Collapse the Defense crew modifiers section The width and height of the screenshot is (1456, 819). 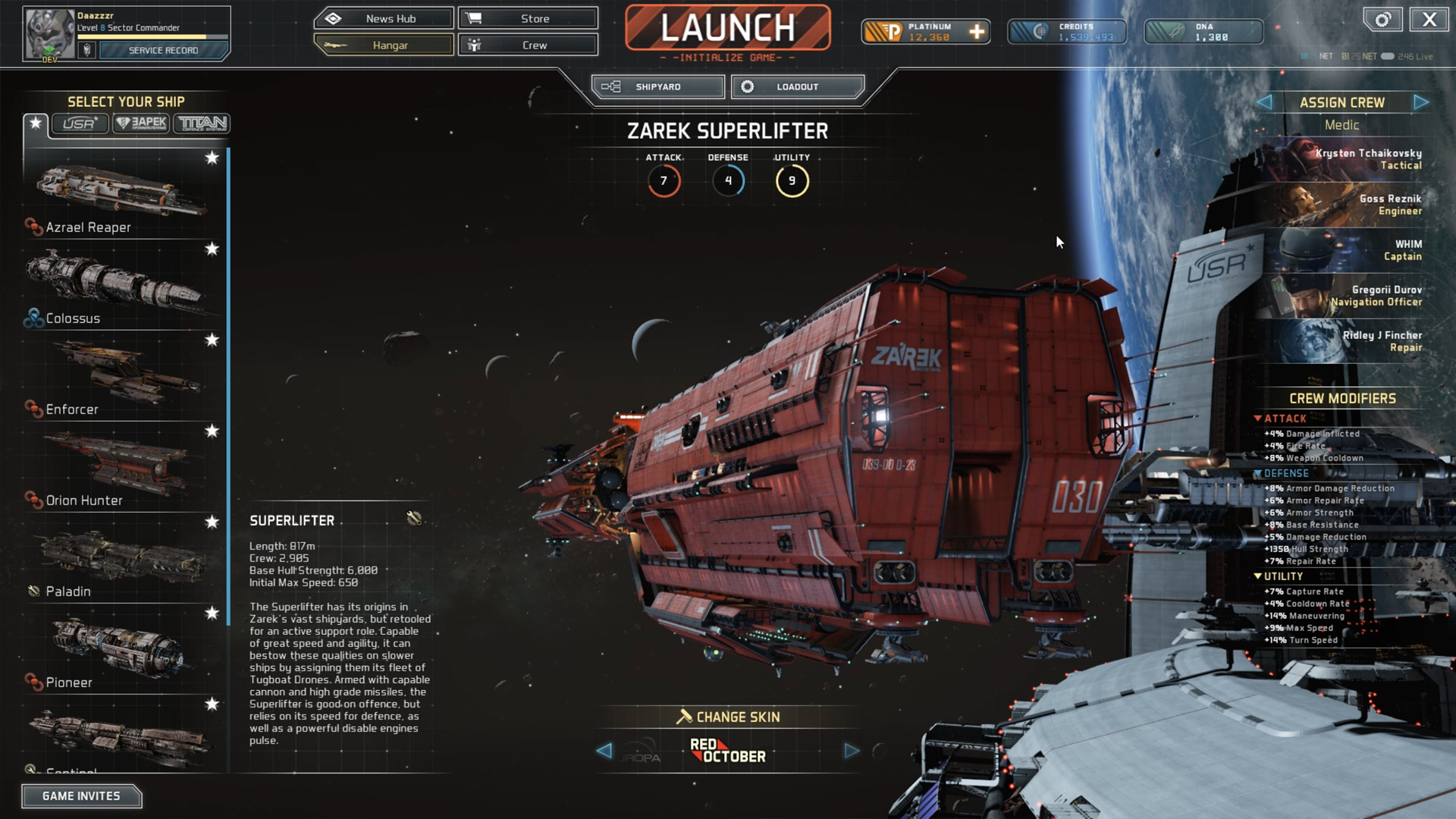[1258, 472]
